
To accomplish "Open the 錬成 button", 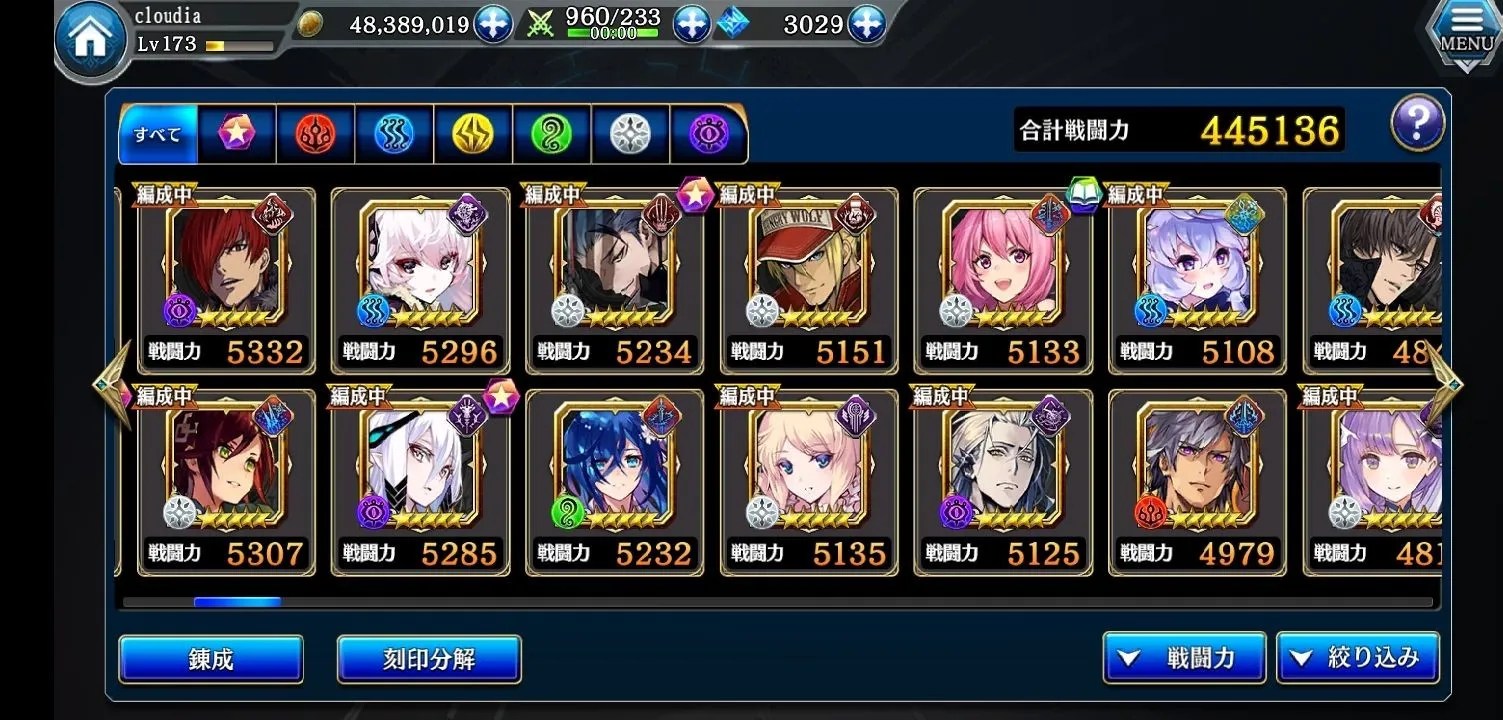I will tap(211, 659).
